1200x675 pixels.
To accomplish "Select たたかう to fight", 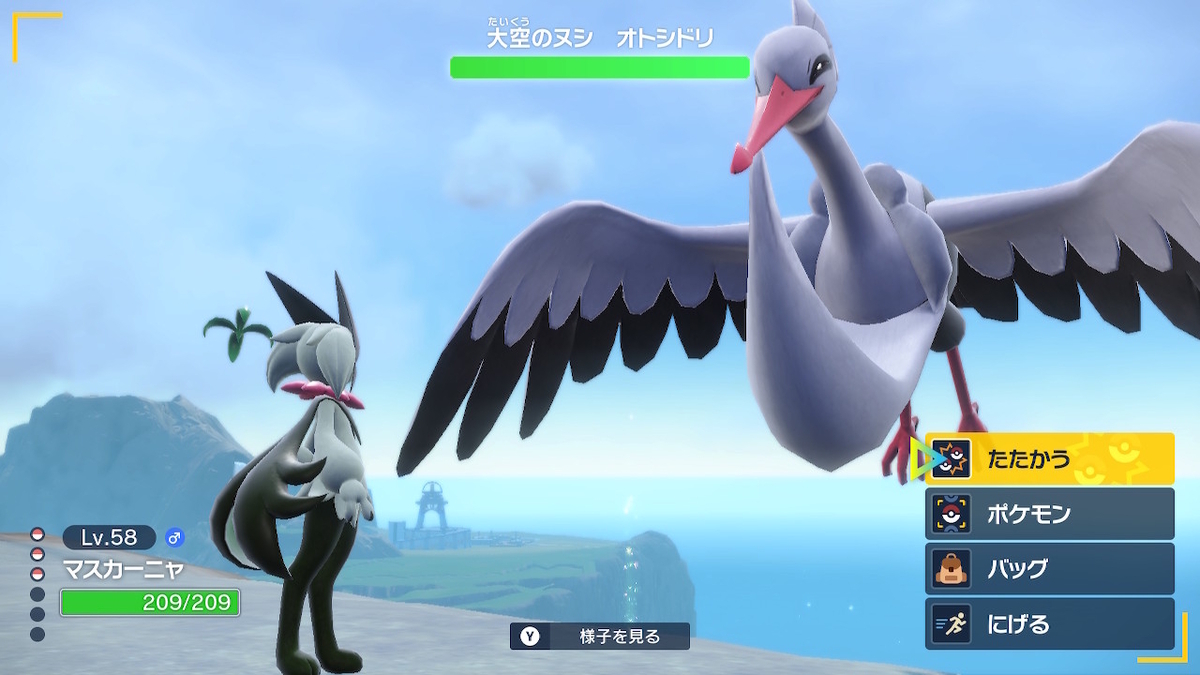I will (x=1048, y=459).
